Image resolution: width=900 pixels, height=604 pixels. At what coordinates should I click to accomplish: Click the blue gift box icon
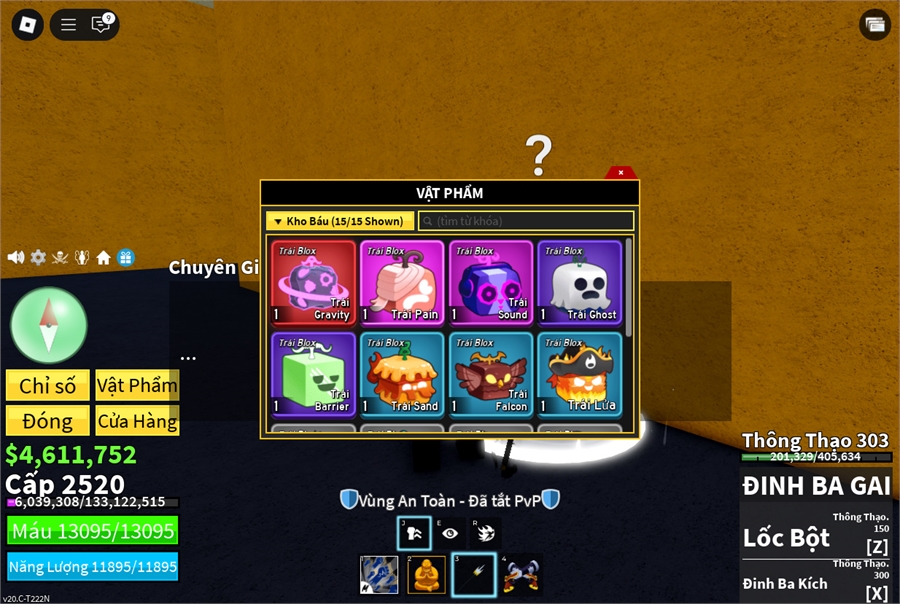[x=125, y=257]
